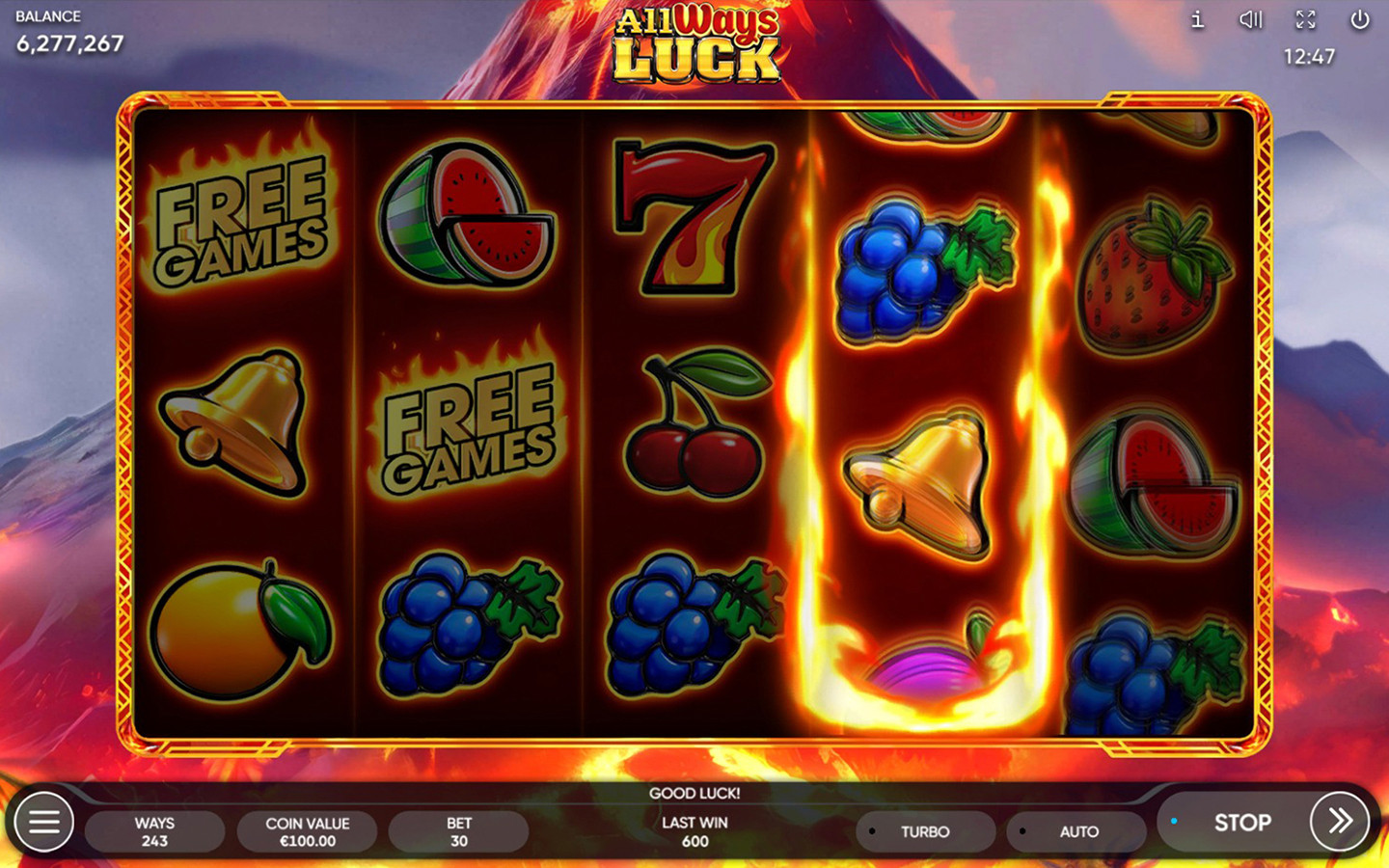This screenshot has width=1389, height=868.
Task: Open the hamburger menu
Action: point(43,823)
